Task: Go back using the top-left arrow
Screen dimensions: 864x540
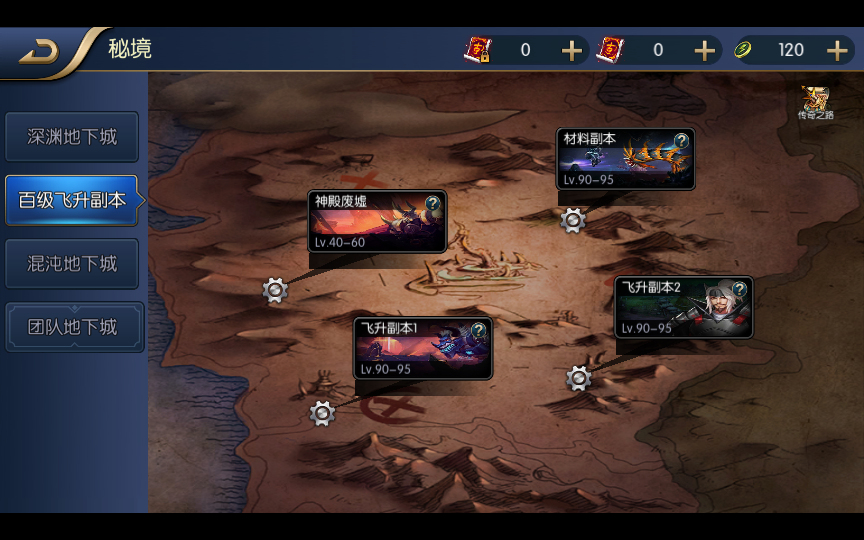Action: 38,52
